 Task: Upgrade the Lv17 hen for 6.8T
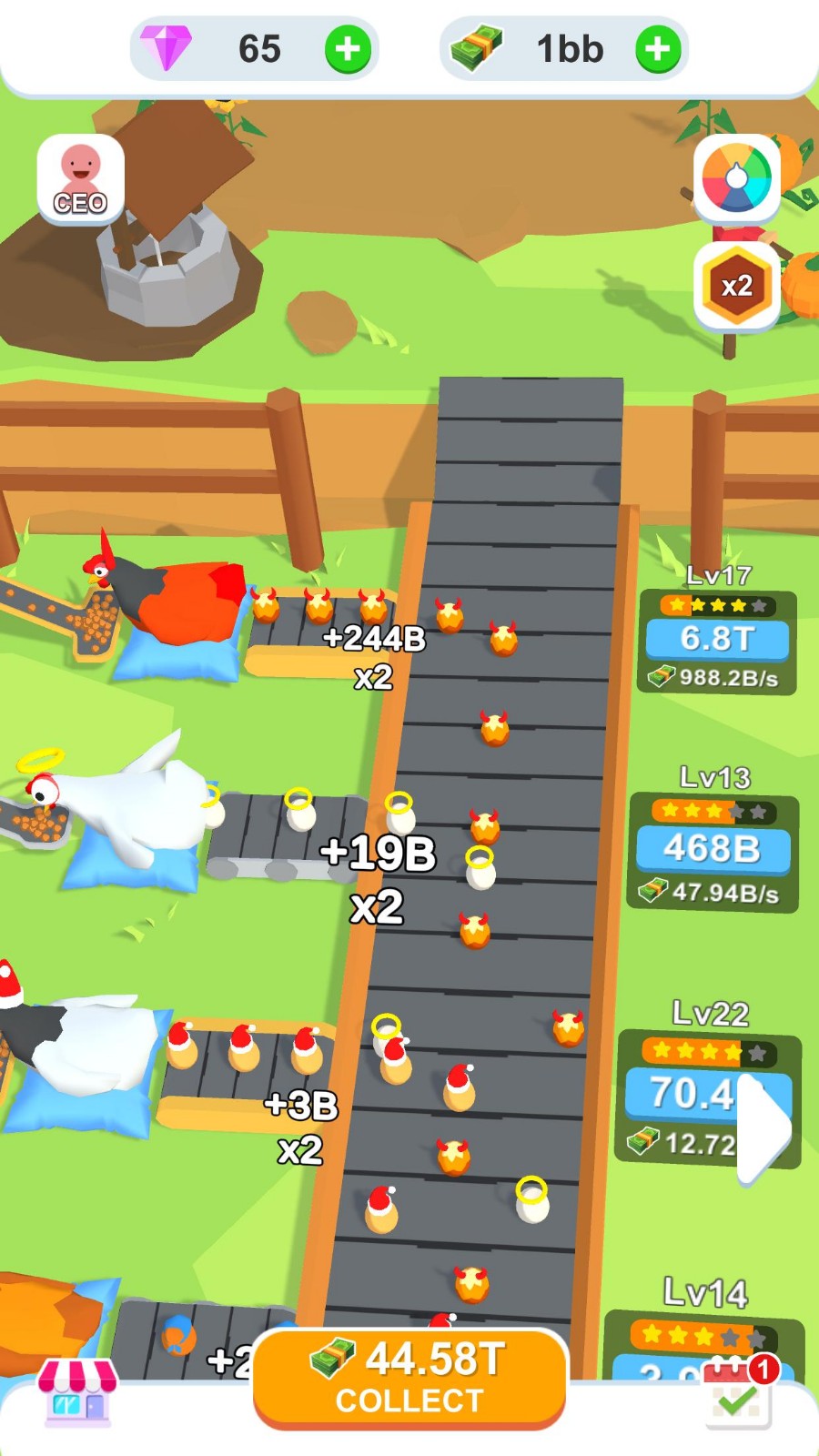717,639
